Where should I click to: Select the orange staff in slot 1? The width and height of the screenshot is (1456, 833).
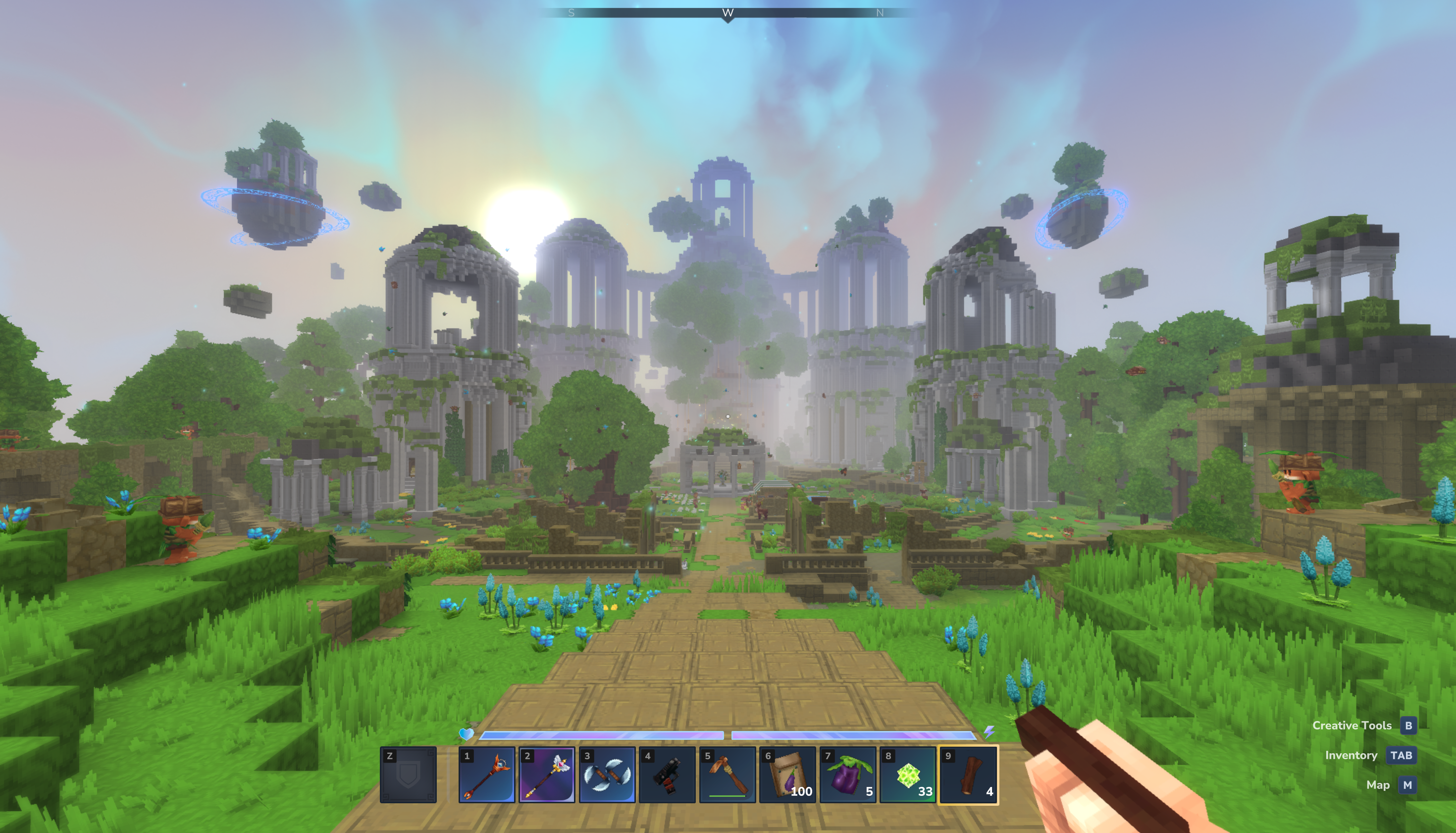click(x=486, y=775)
